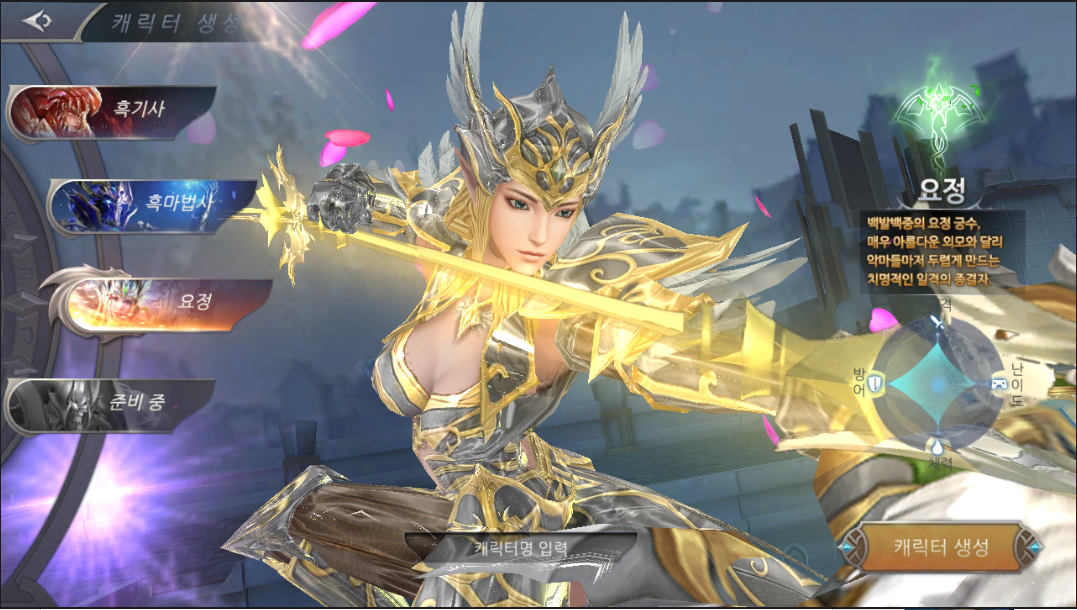Screen dimensions: 1077x610
Task: Click the 캐릭터명 입력 name field
Action: click(x=520, y=548)
